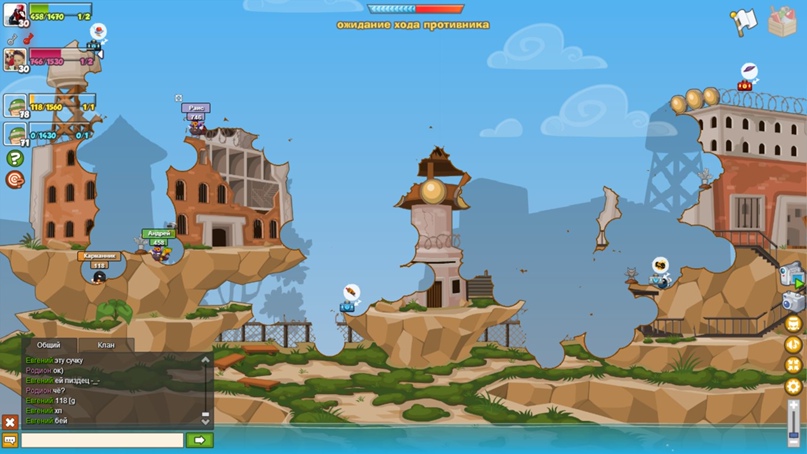Select the level 78 soldier portrait
This screenshot has height=454, width=807.
tap(15, 106)
